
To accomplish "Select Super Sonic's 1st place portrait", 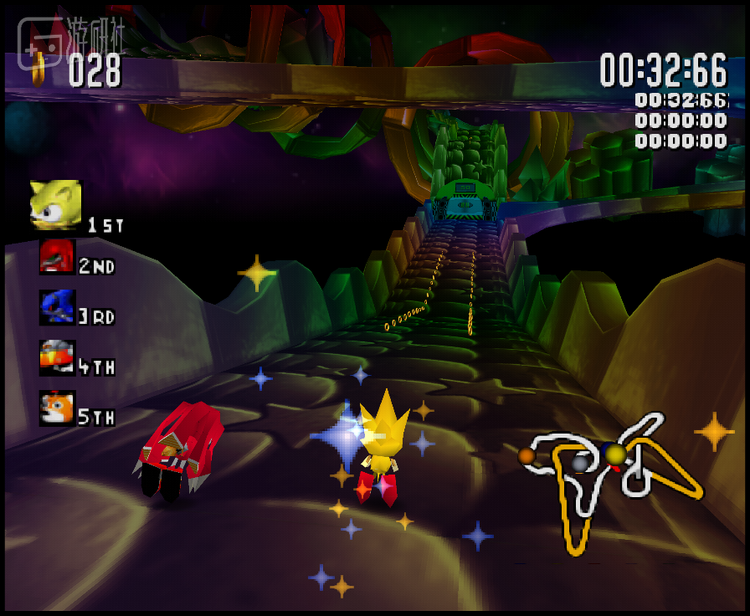I will pos(56,205).
